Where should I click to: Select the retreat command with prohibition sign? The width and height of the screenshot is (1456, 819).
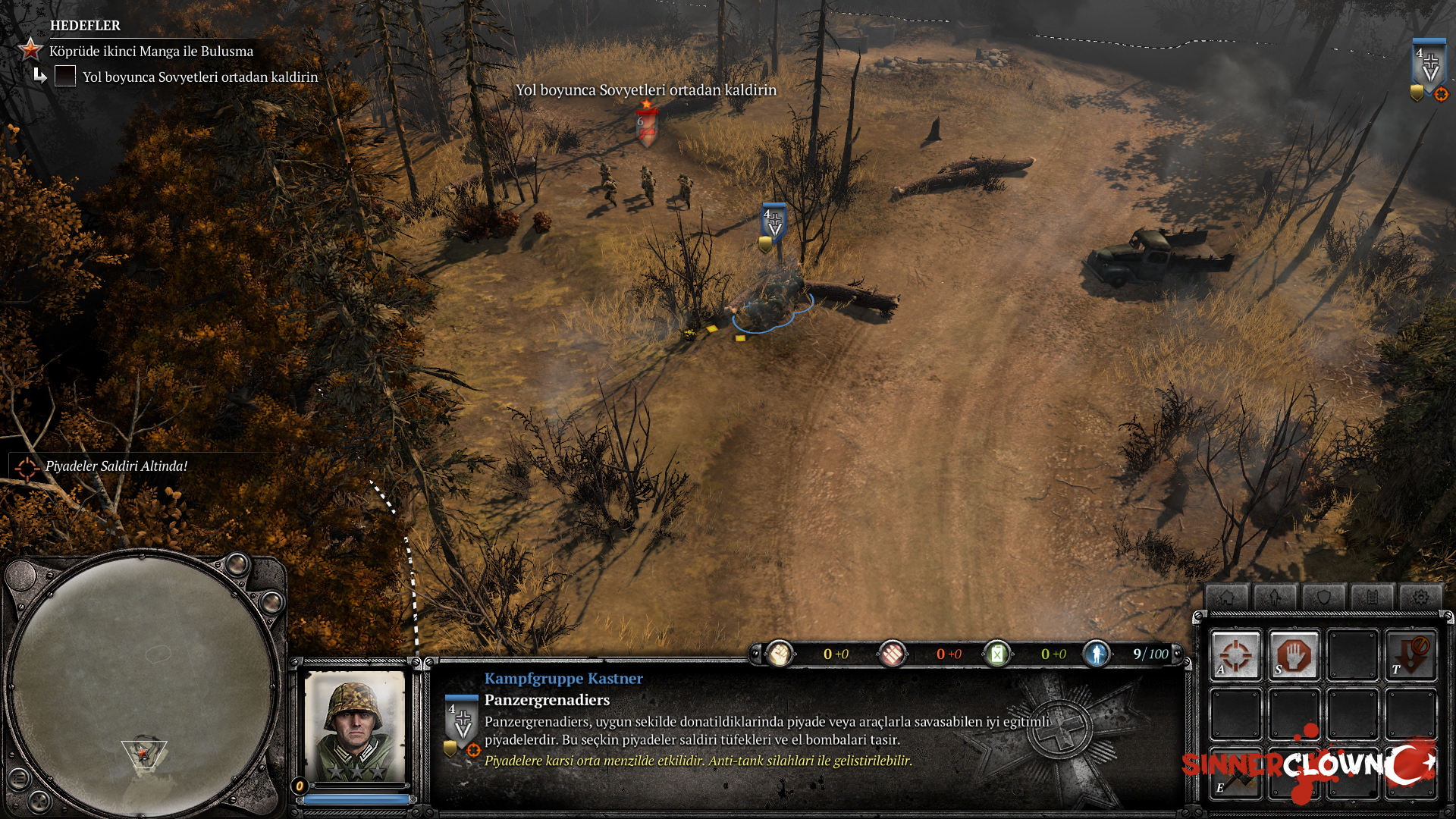1410,654
